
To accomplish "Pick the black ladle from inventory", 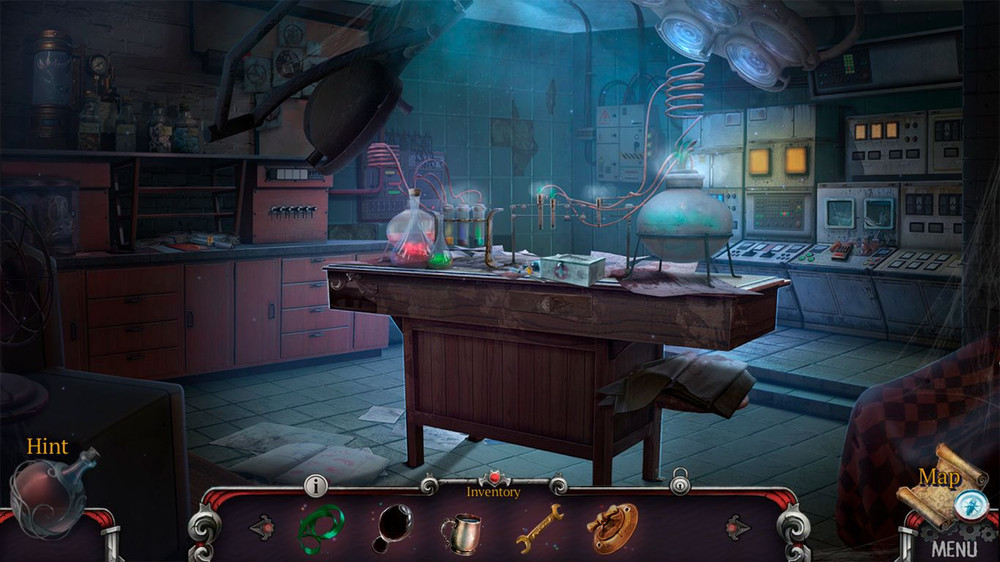I will (391, 527).
